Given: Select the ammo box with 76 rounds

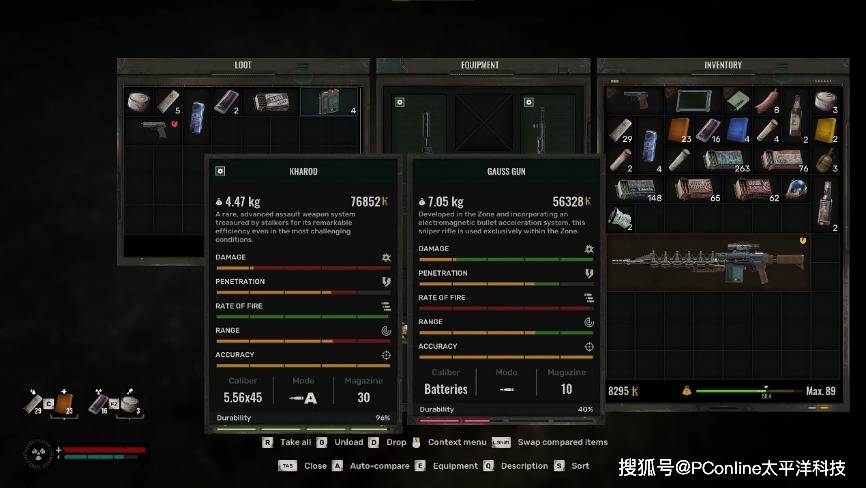Looking at the screenshot, I should (x=782, y=160).
